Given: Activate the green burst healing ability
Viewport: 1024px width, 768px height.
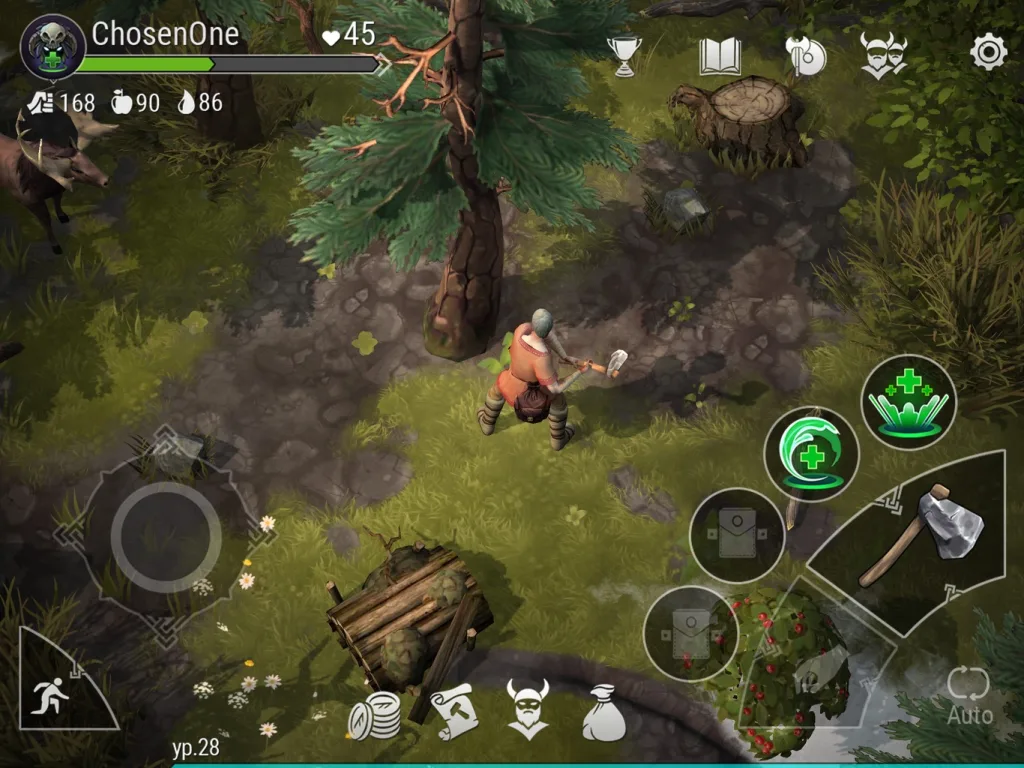Looking at the screenshot, I should pos(908,402).
